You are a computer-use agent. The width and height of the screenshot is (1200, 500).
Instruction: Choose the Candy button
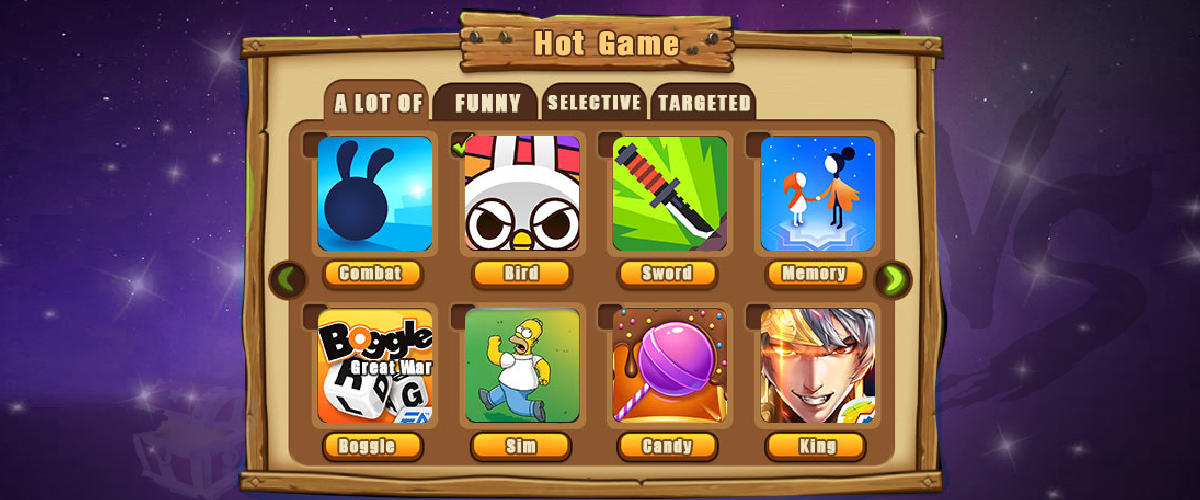click(x=669, y=446)
